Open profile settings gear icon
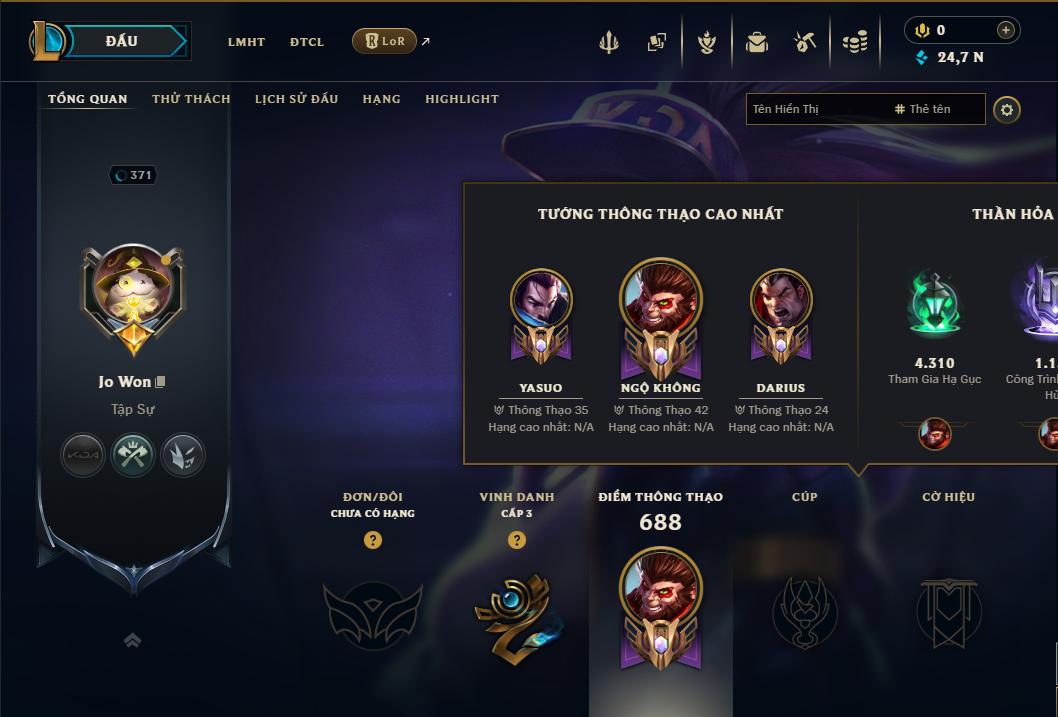This screenshot has height=717, width=1058. [1007, 109]
